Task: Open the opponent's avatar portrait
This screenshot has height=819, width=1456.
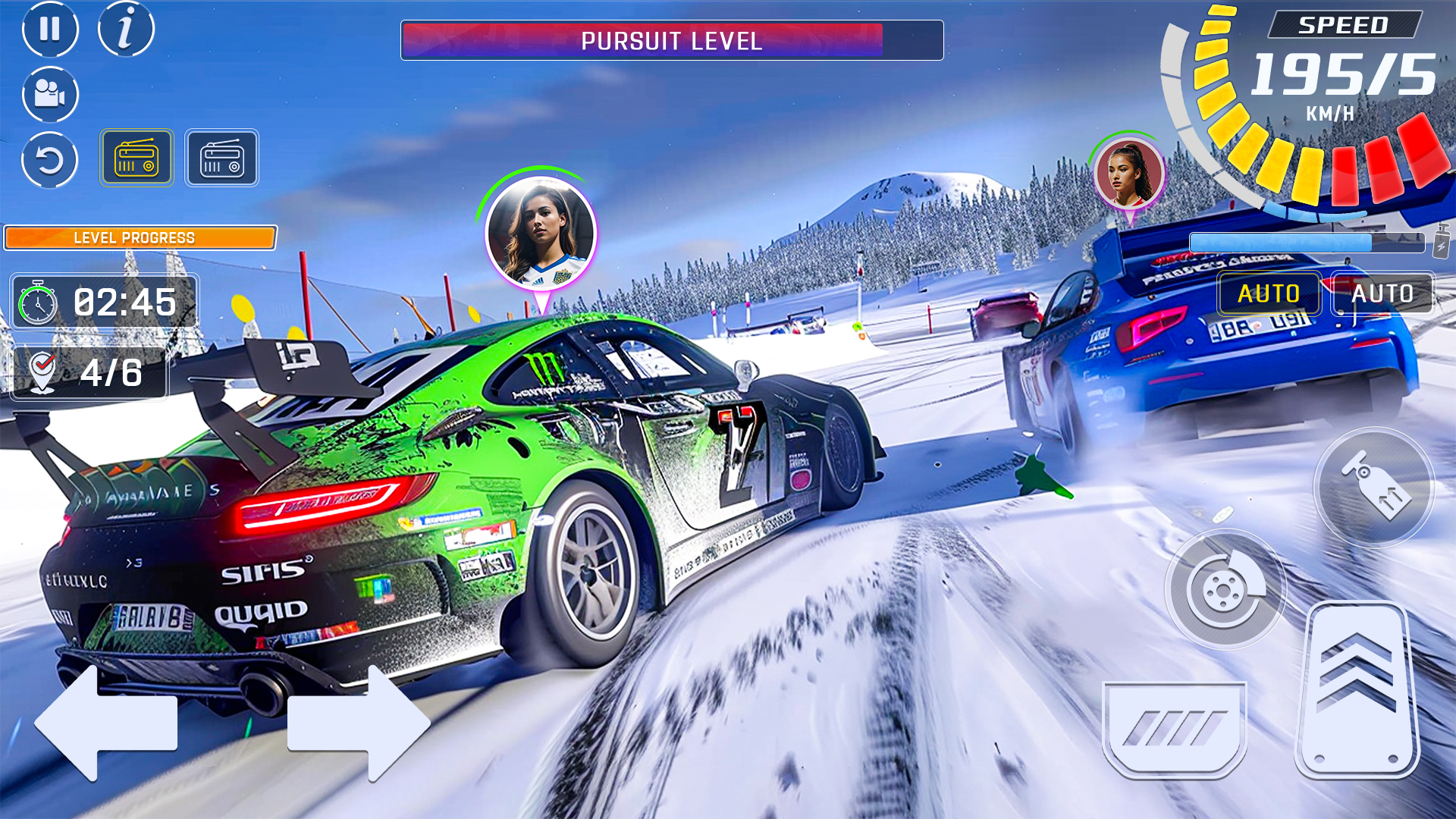Action: coord(1128,173)
